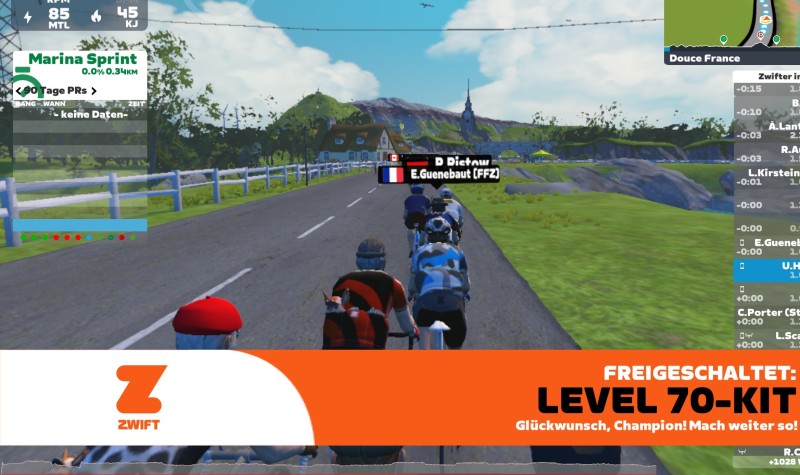Click the E.Guenebaut (FFZ) rider name tag
The width and height of the screenshot is (800, 475).
click(438, 173)
